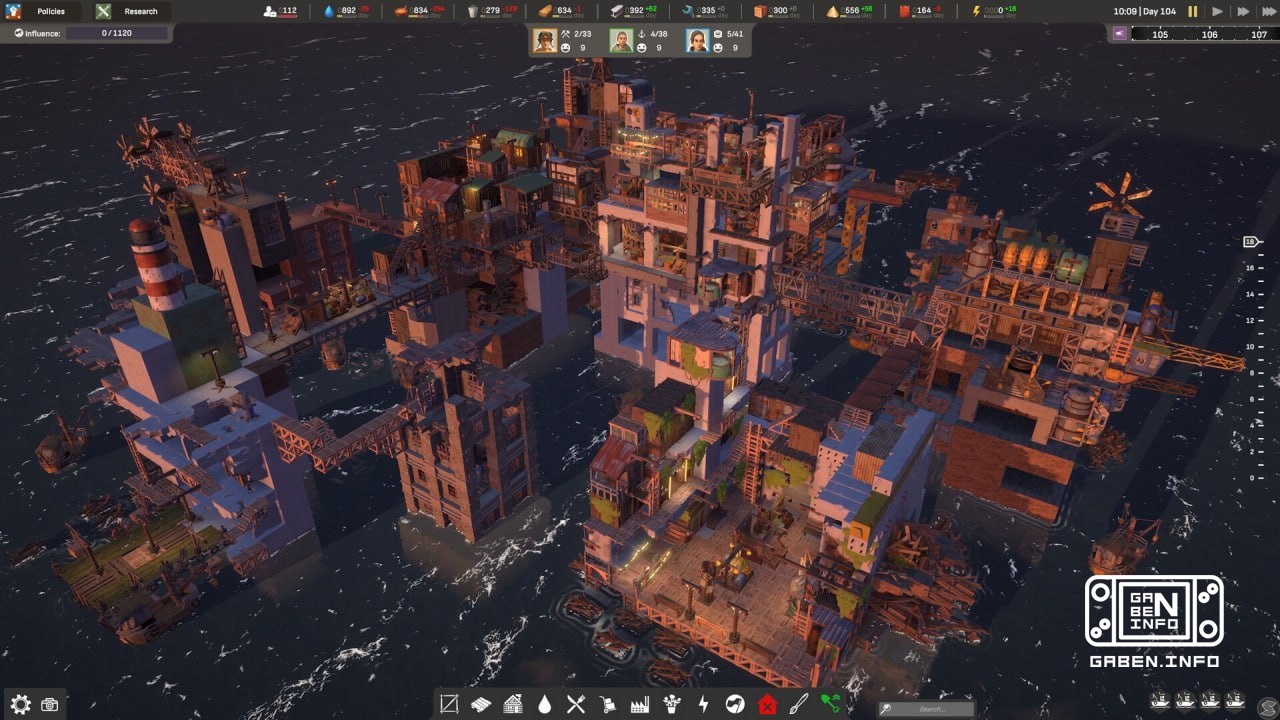Open the electricity build category

pyautogui.click(x=701, y=703)
